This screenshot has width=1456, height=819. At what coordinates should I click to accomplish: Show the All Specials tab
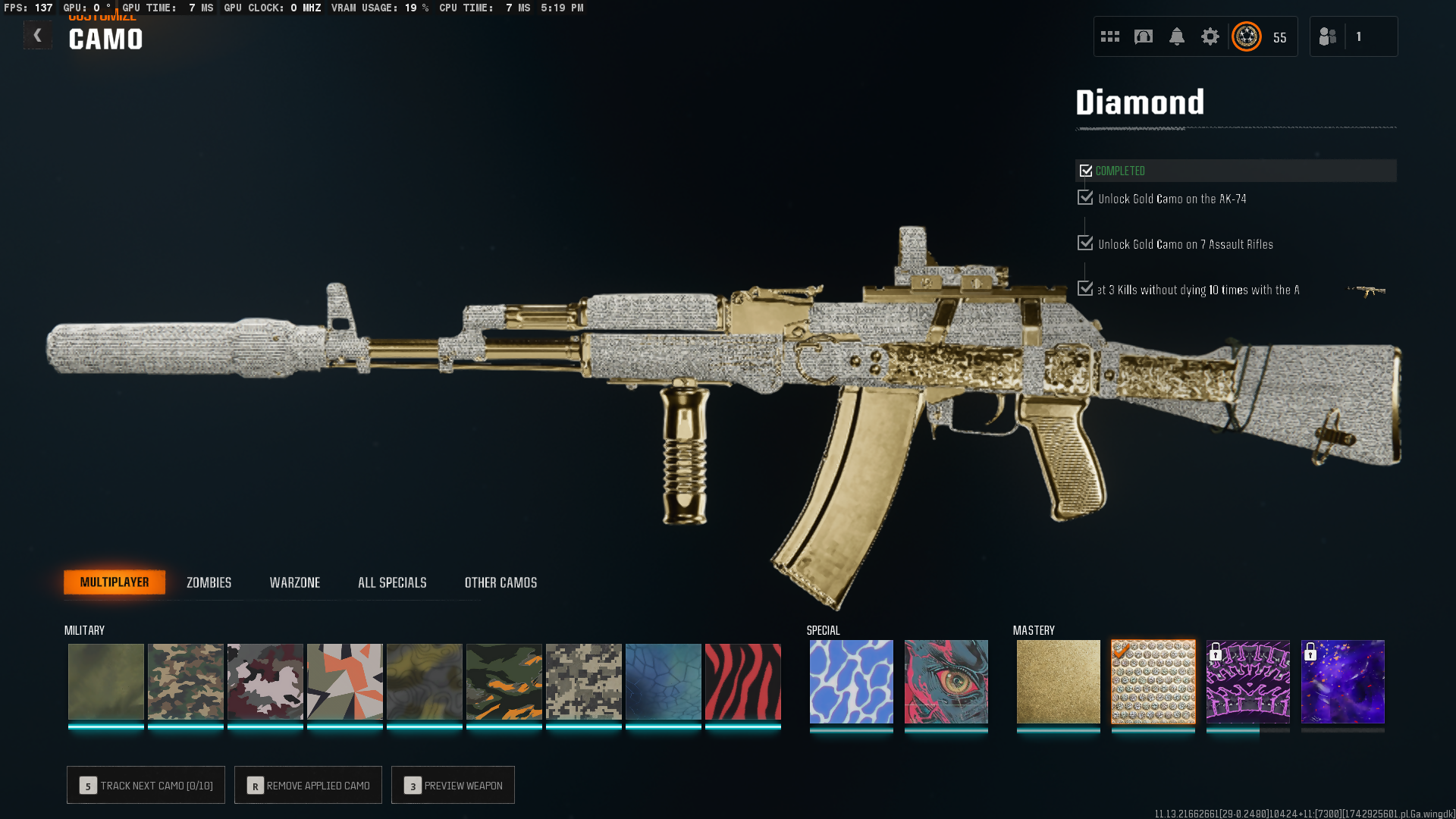tap(392, 582)
